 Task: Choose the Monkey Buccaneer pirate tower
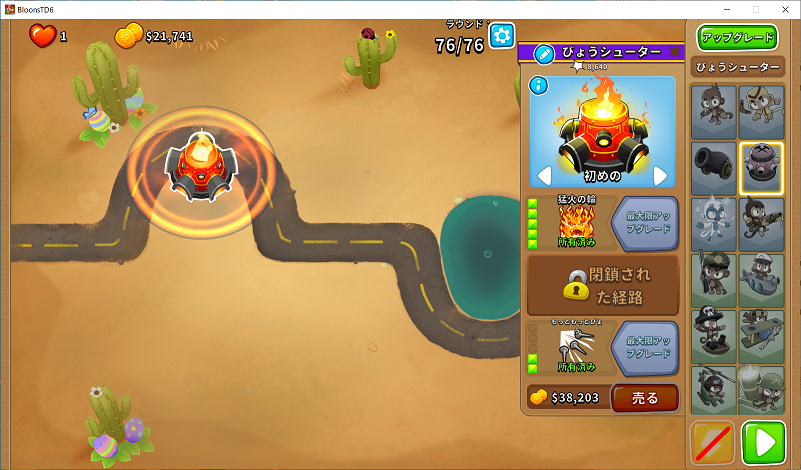tap(713, 335)
